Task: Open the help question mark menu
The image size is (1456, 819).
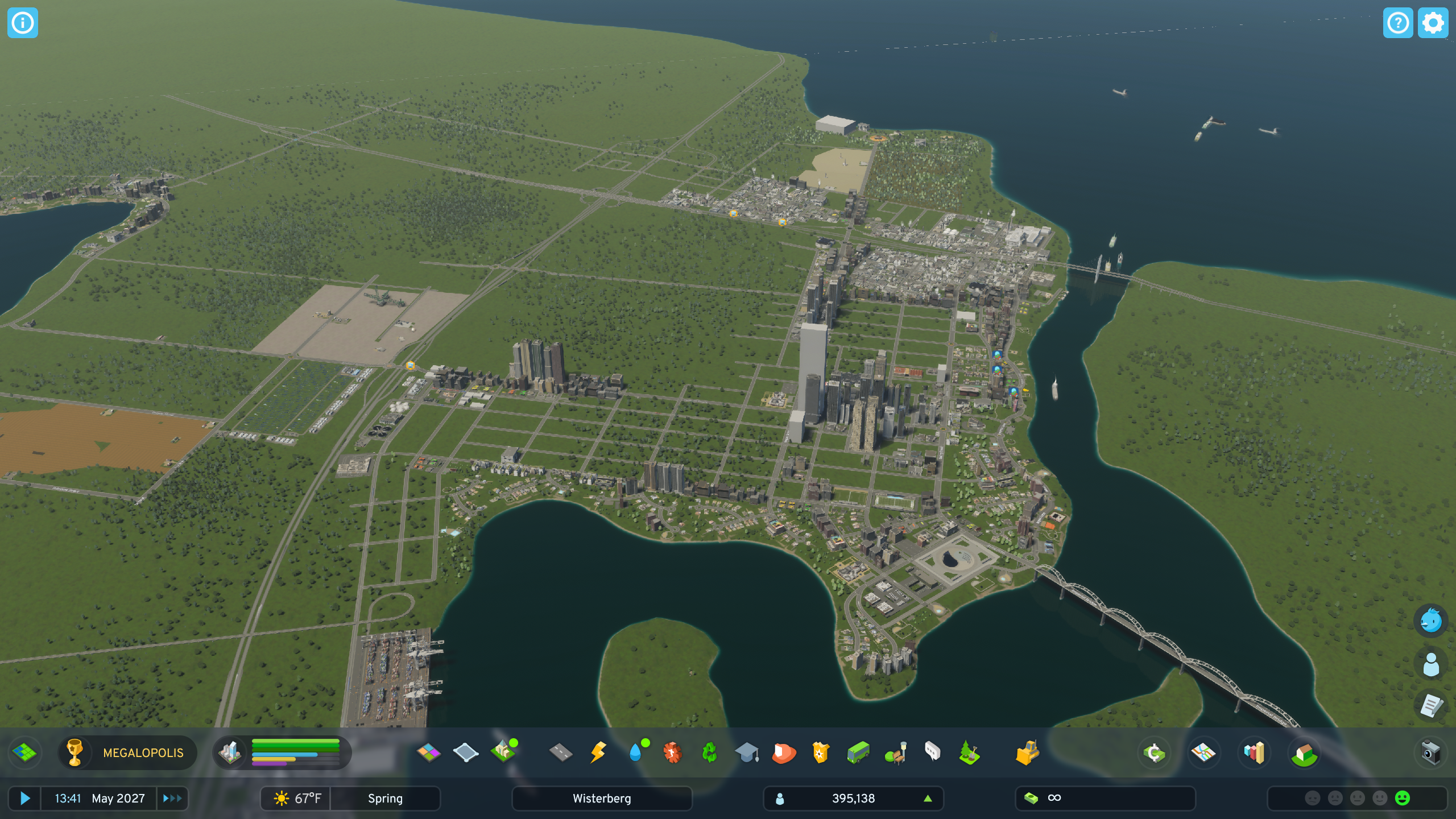Action: pos(1397,23)
